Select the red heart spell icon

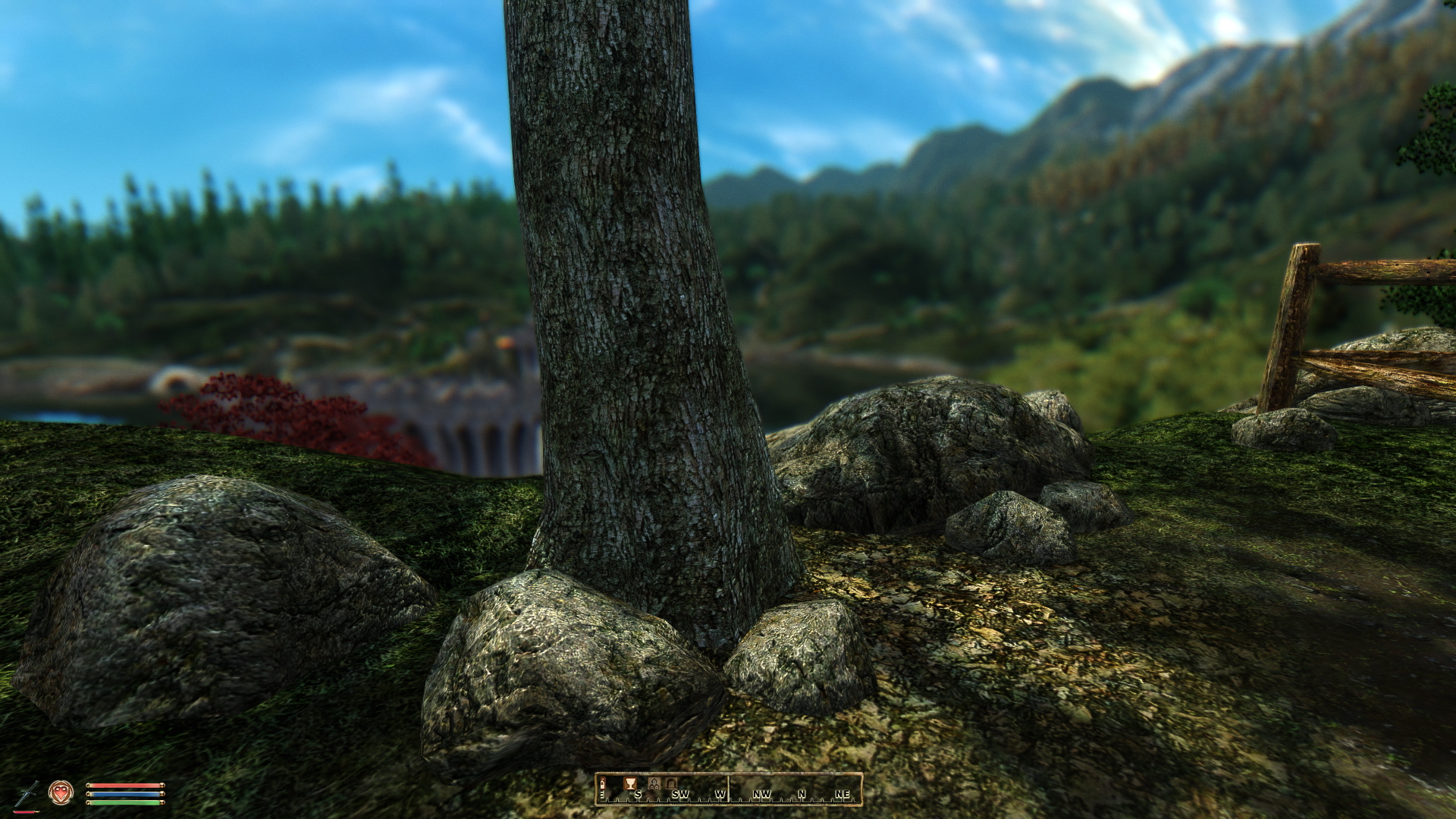coord(61,792)
